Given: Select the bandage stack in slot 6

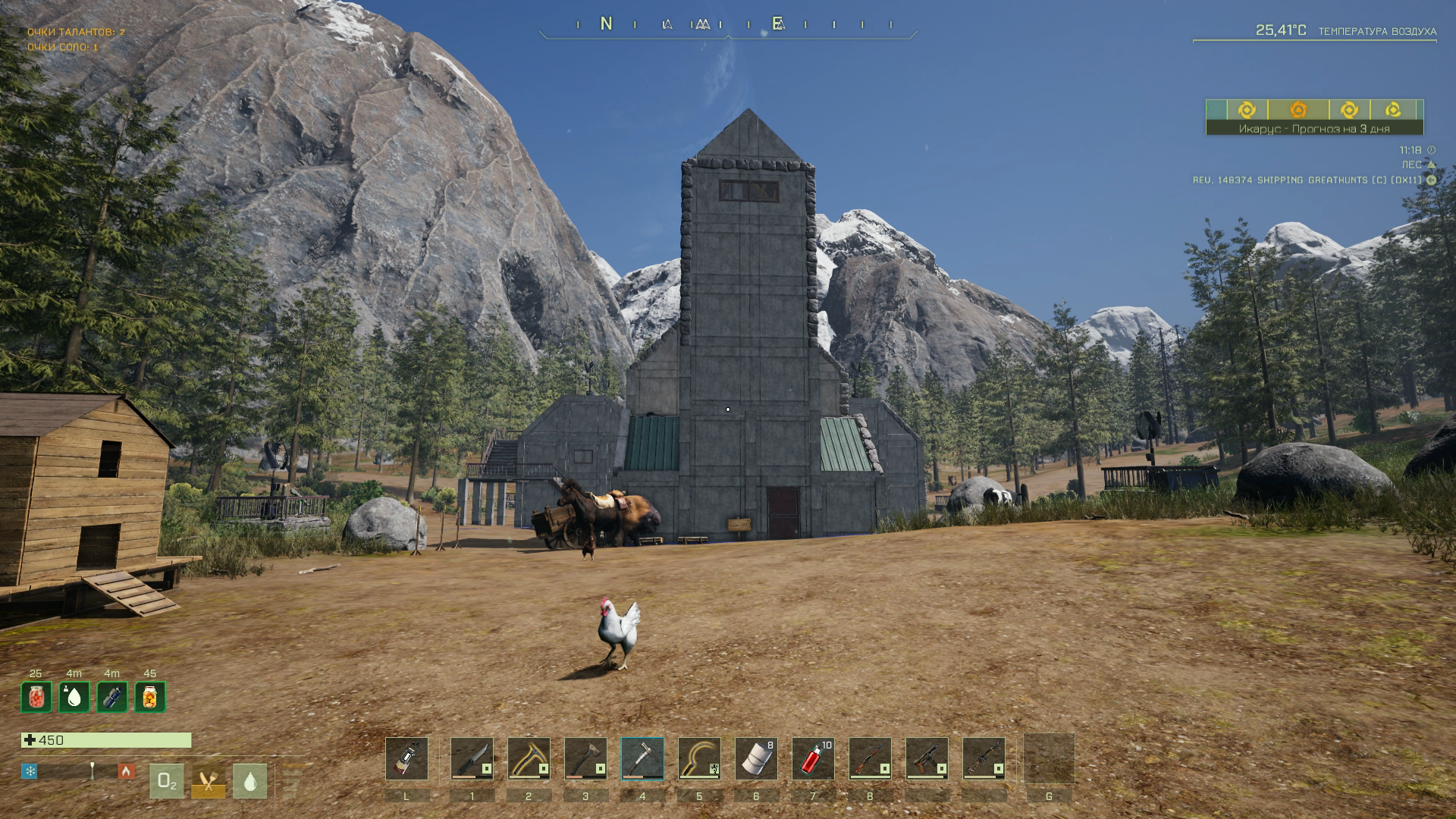Looking at the screenshot, I should (x=756, y=758).
